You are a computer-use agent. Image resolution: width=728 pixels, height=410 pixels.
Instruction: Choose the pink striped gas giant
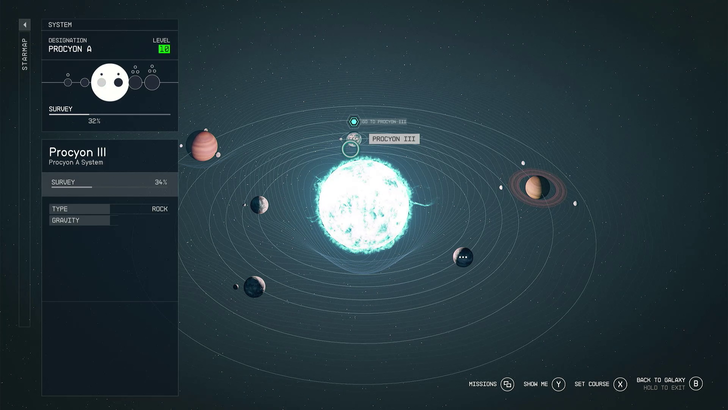(203, 145)
